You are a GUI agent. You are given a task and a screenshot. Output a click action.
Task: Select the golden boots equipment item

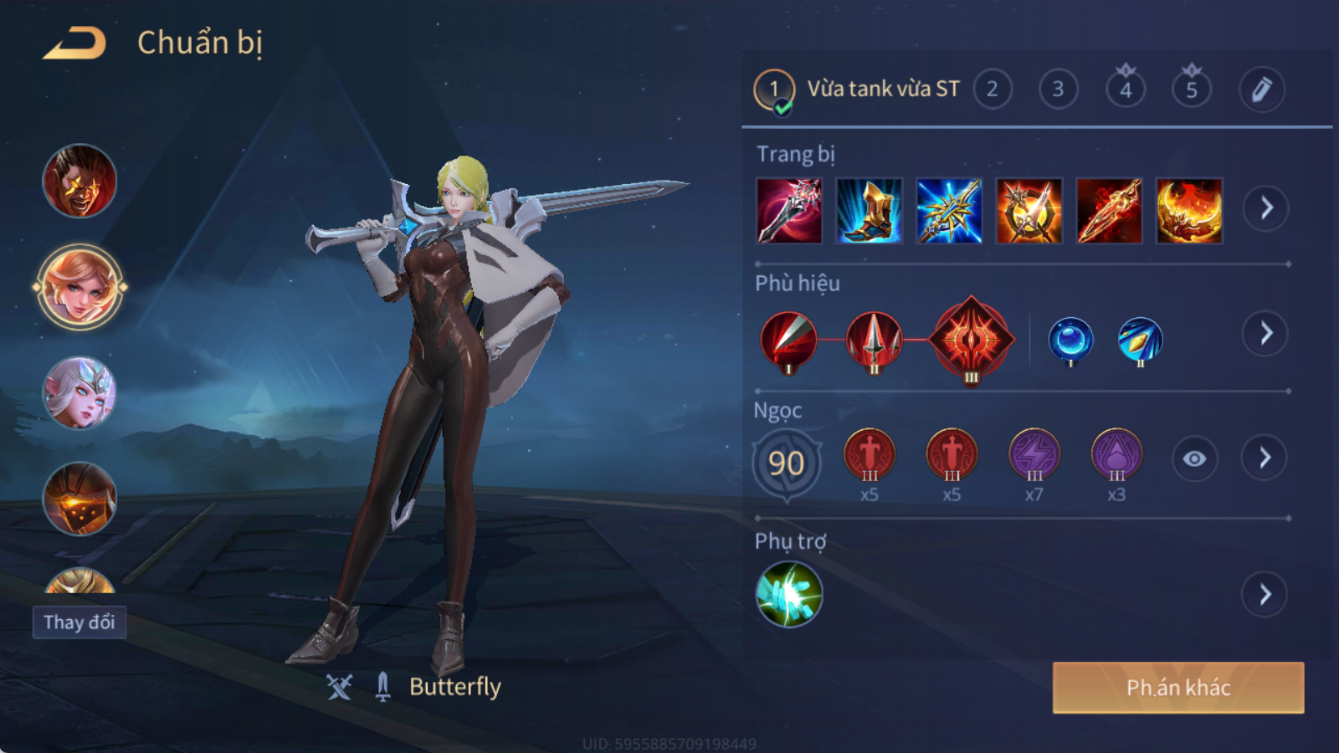(x=869, y=211)
